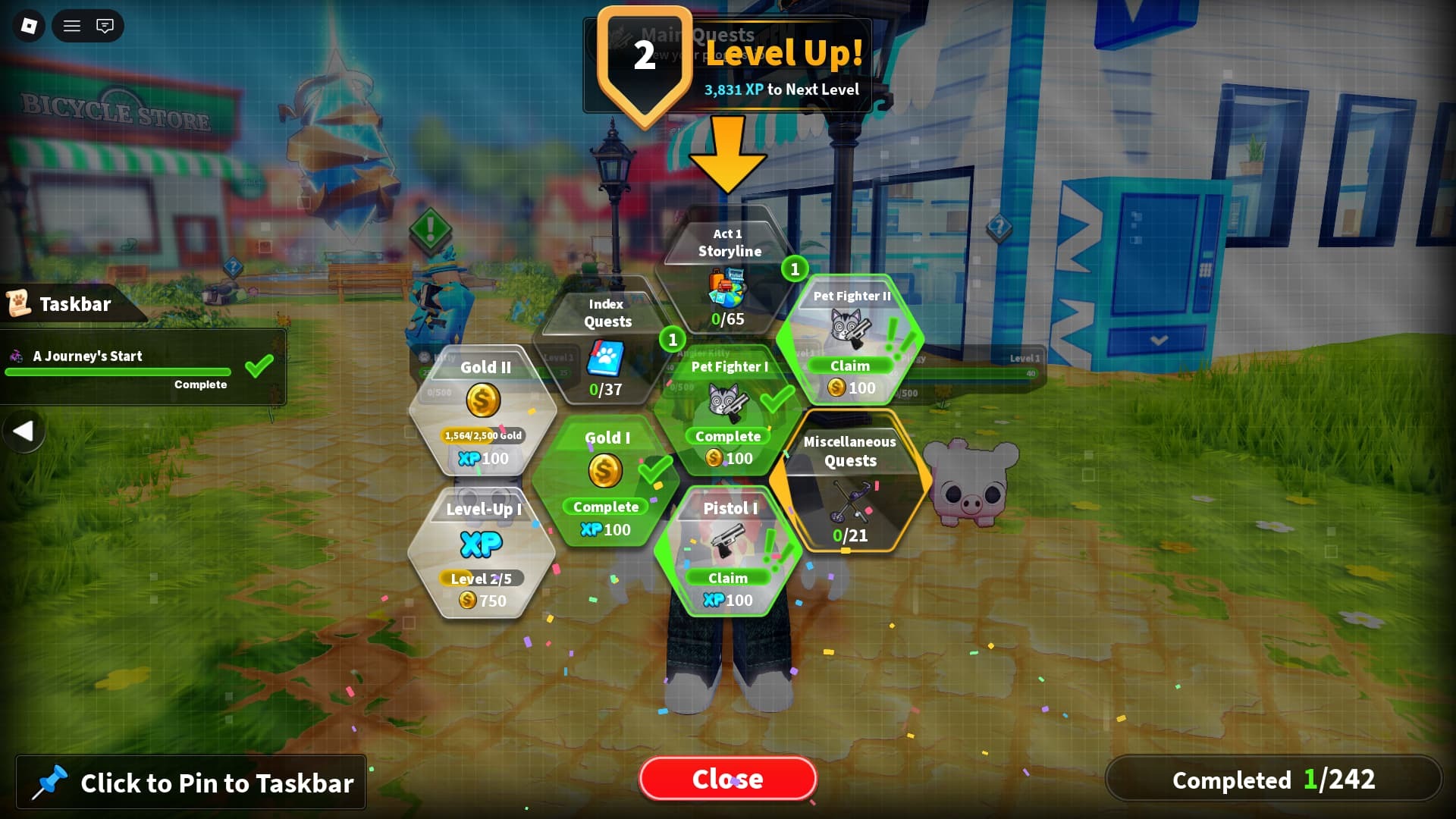Select the Act 1 Storyline briefcase icon
This screenshot has height=819, width=1456.
726,287
